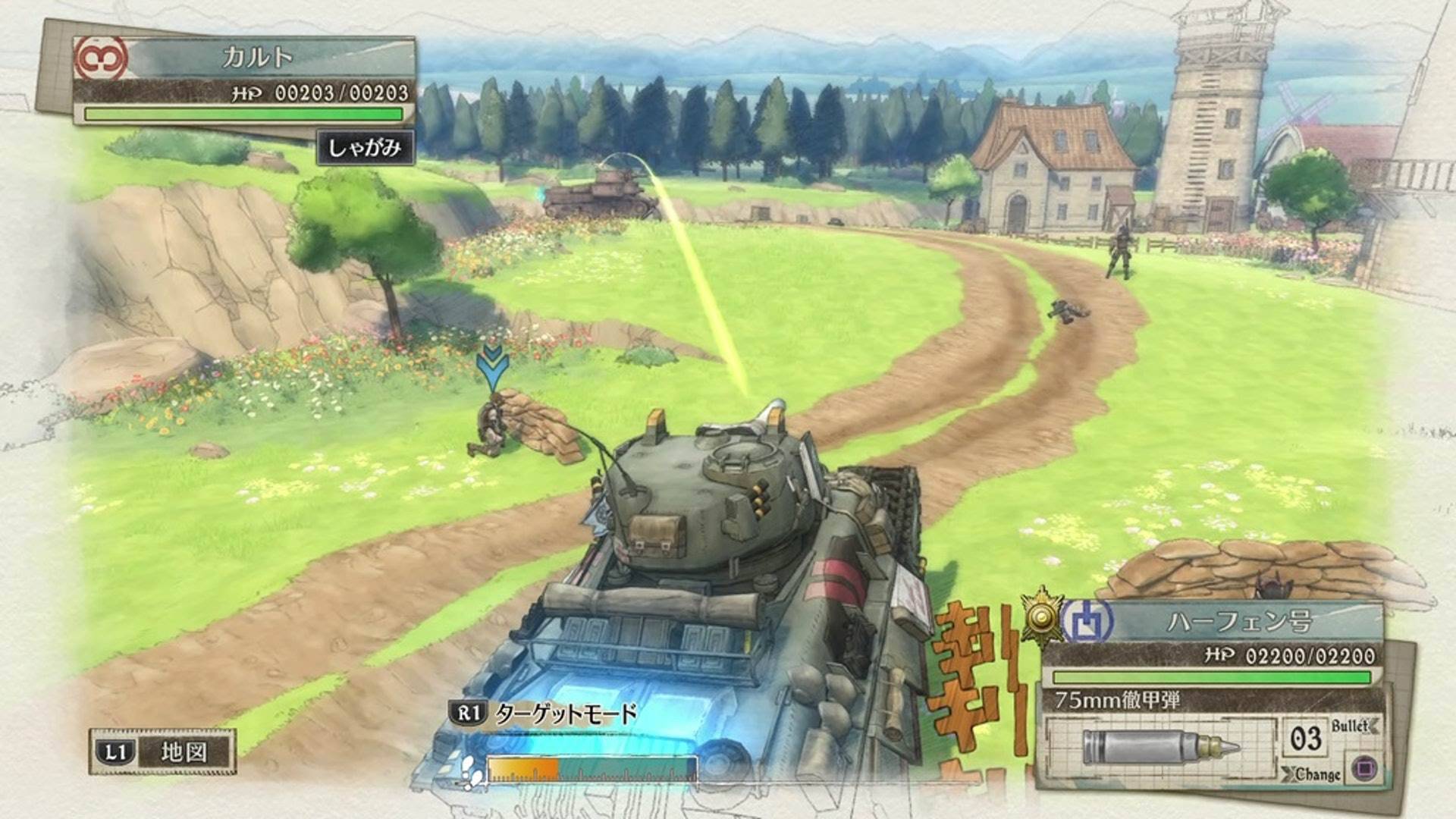Activate ターゲットモード target mode
The image size is (1456, 819).
545,714
